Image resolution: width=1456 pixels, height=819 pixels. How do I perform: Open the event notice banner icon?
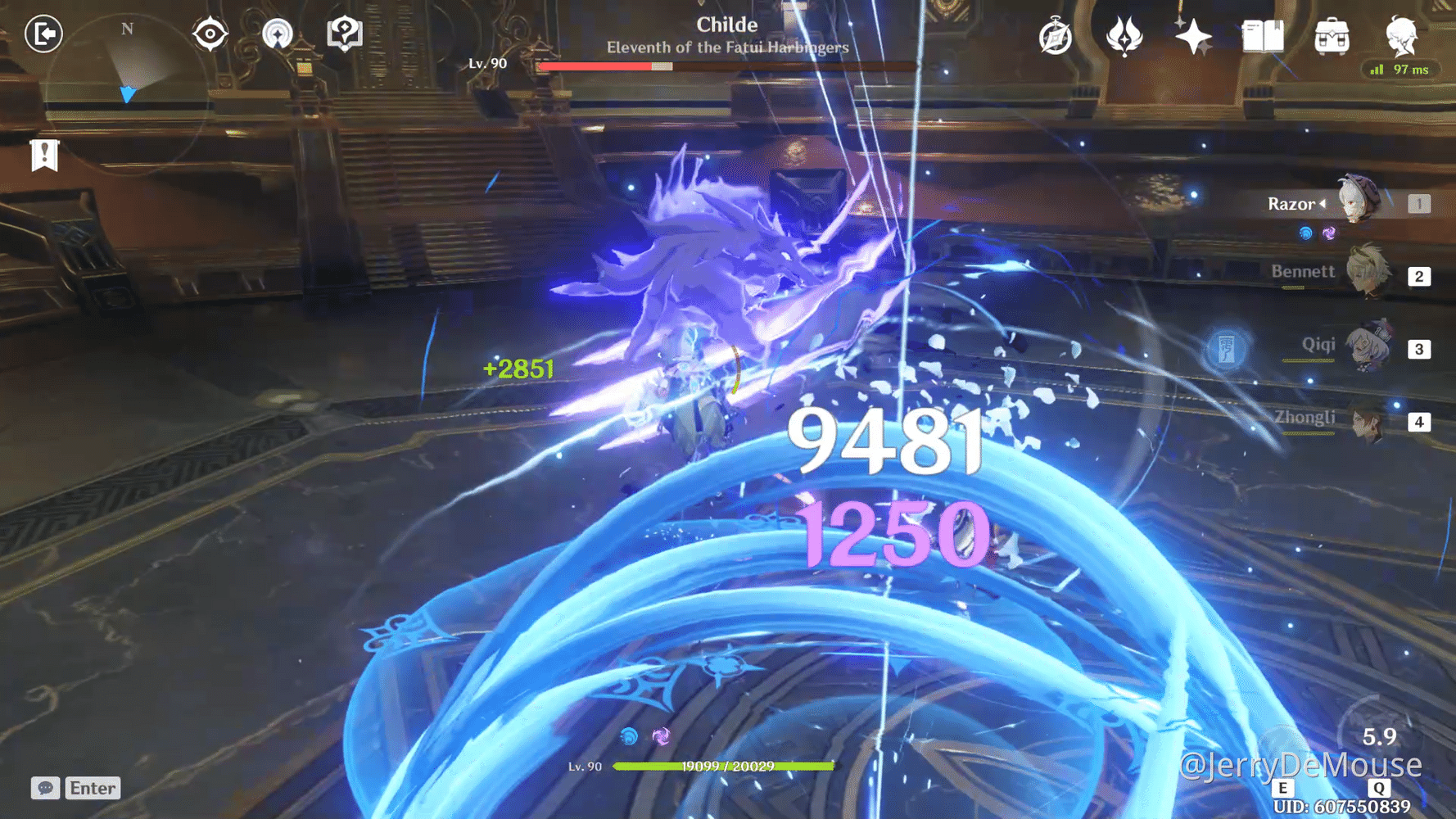pos(45,156)
